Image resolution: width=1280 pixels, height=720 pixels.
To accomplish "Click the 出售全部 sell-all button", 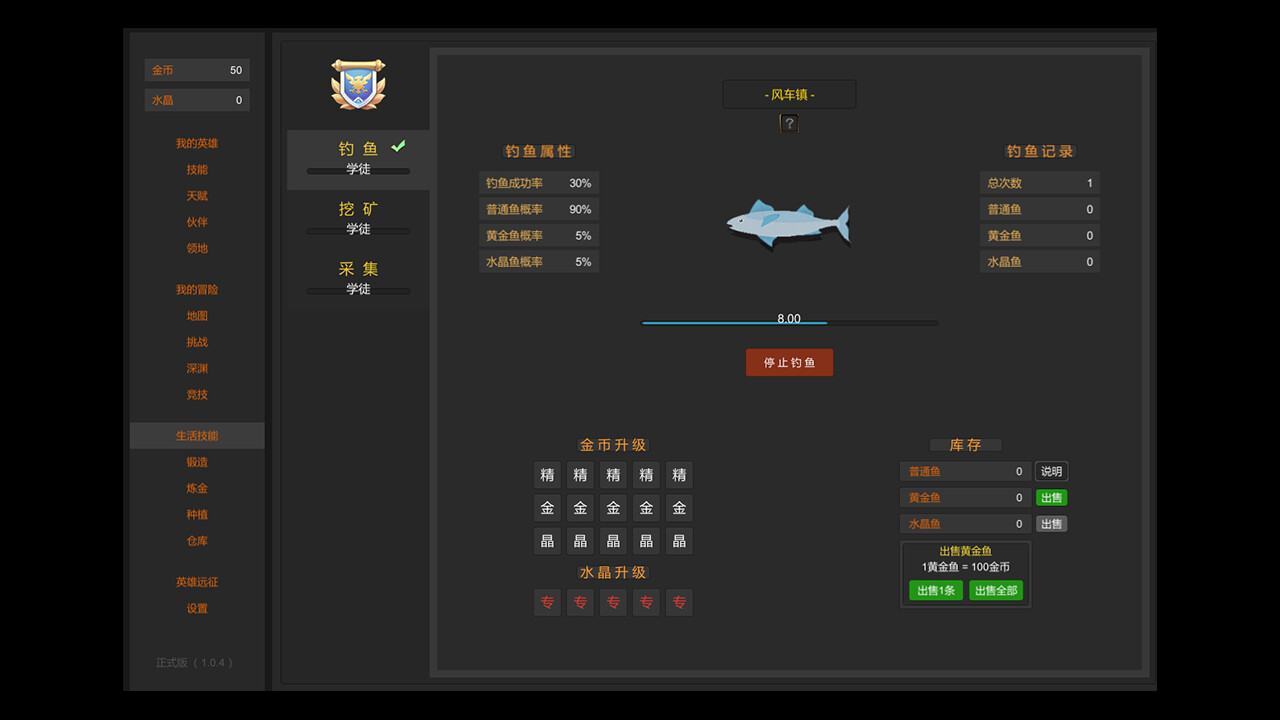I will 996,590.
